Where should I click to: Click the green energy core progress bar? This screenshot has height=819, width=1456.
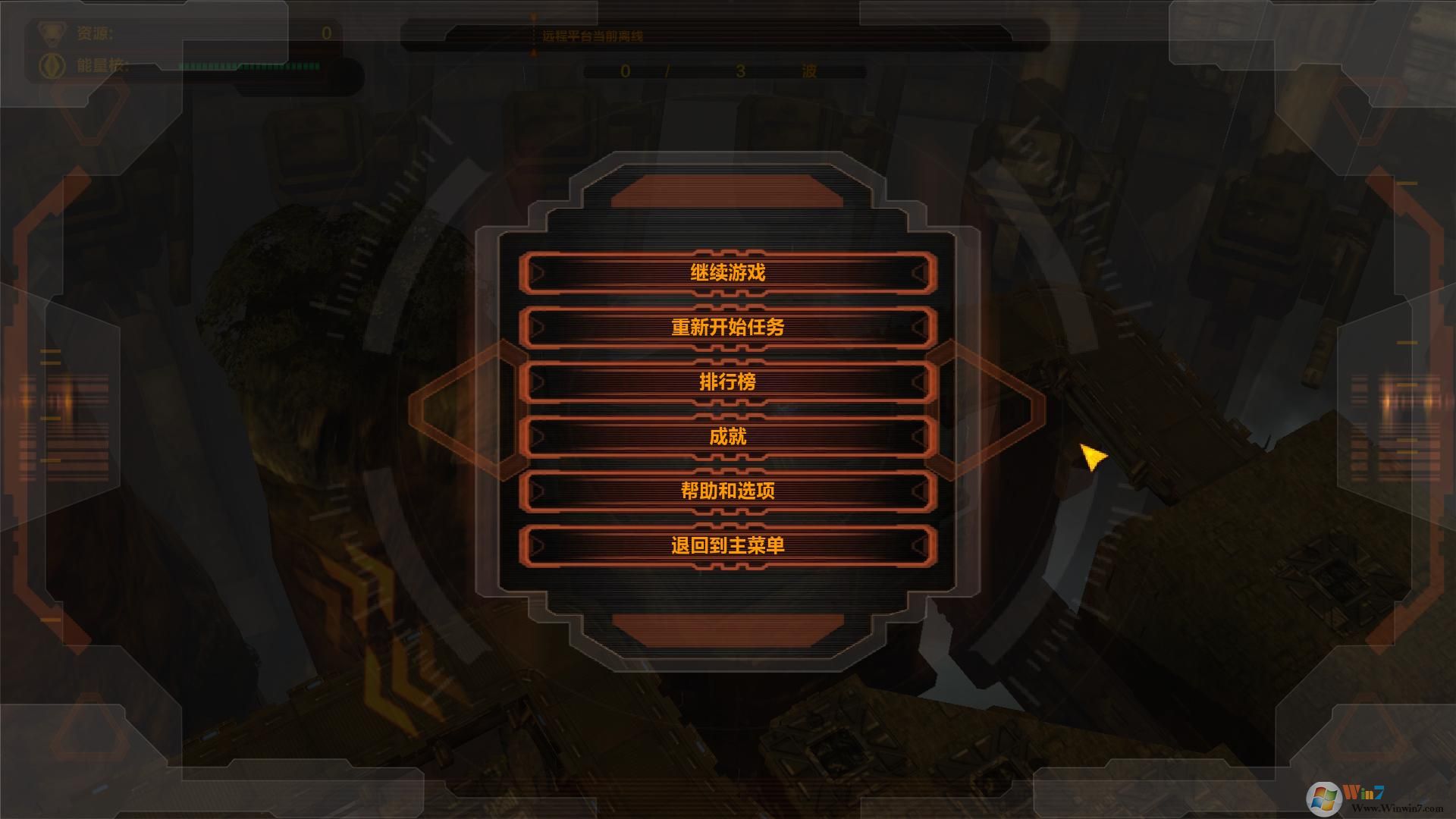pos(250,67)
